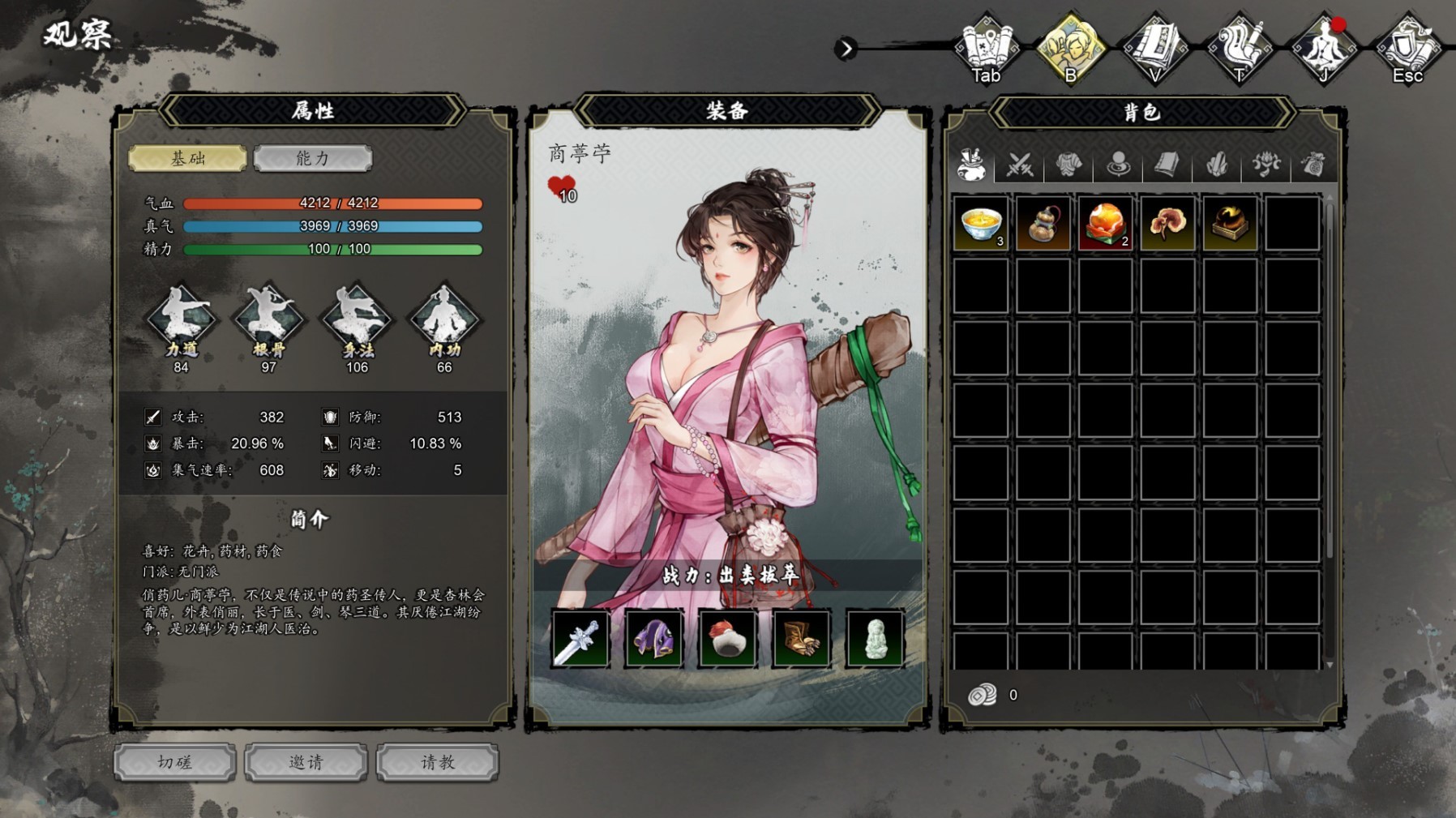Viewport: 1456px width, 818px height.
Task: Select the 基础 attributes tab
Action: pyautogui.click(x=187, y=158)
